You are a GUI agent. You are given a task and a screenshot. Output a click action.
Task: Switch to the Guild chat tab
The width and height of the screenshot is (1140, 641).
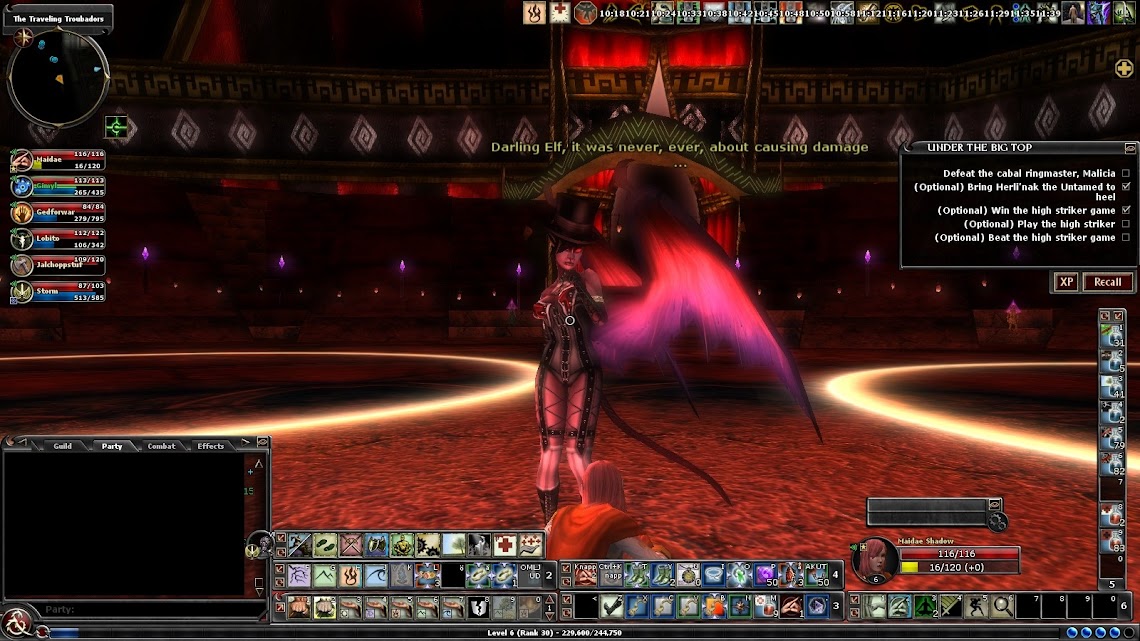tap(62, 446)
